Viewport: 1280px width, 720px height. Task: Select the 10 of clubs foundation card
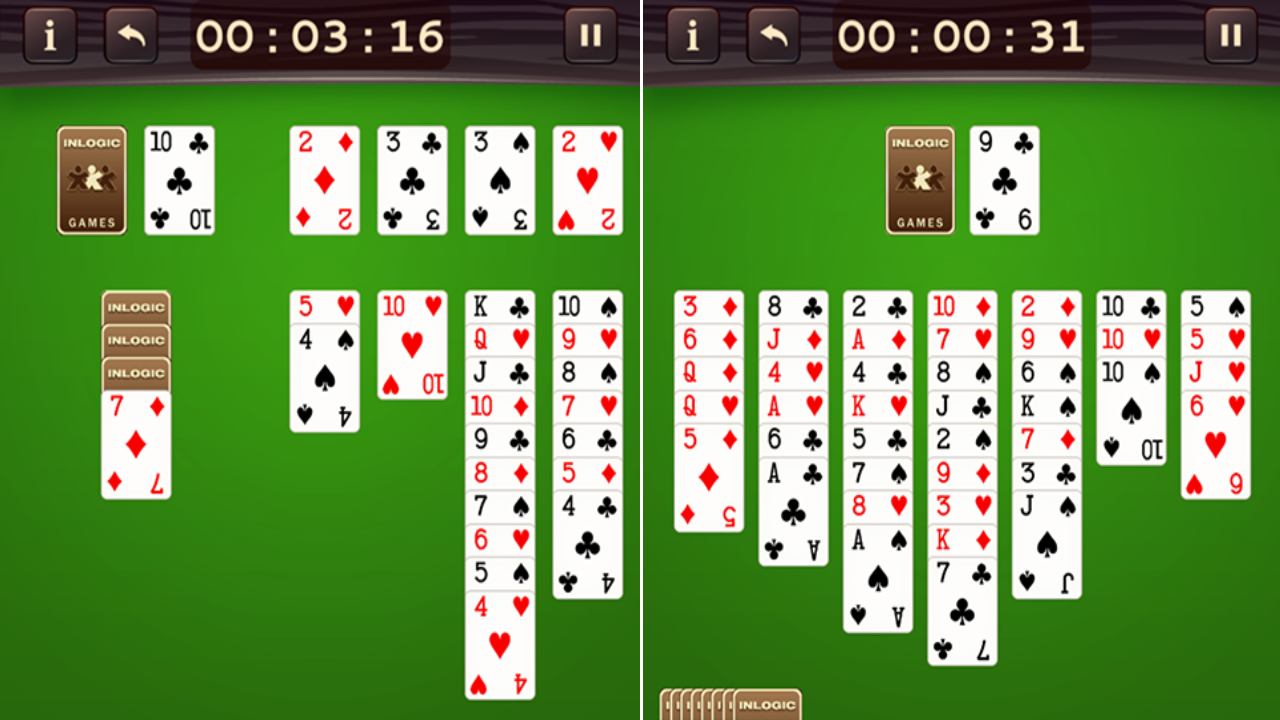pyautogui.click(x=179, y=180)
